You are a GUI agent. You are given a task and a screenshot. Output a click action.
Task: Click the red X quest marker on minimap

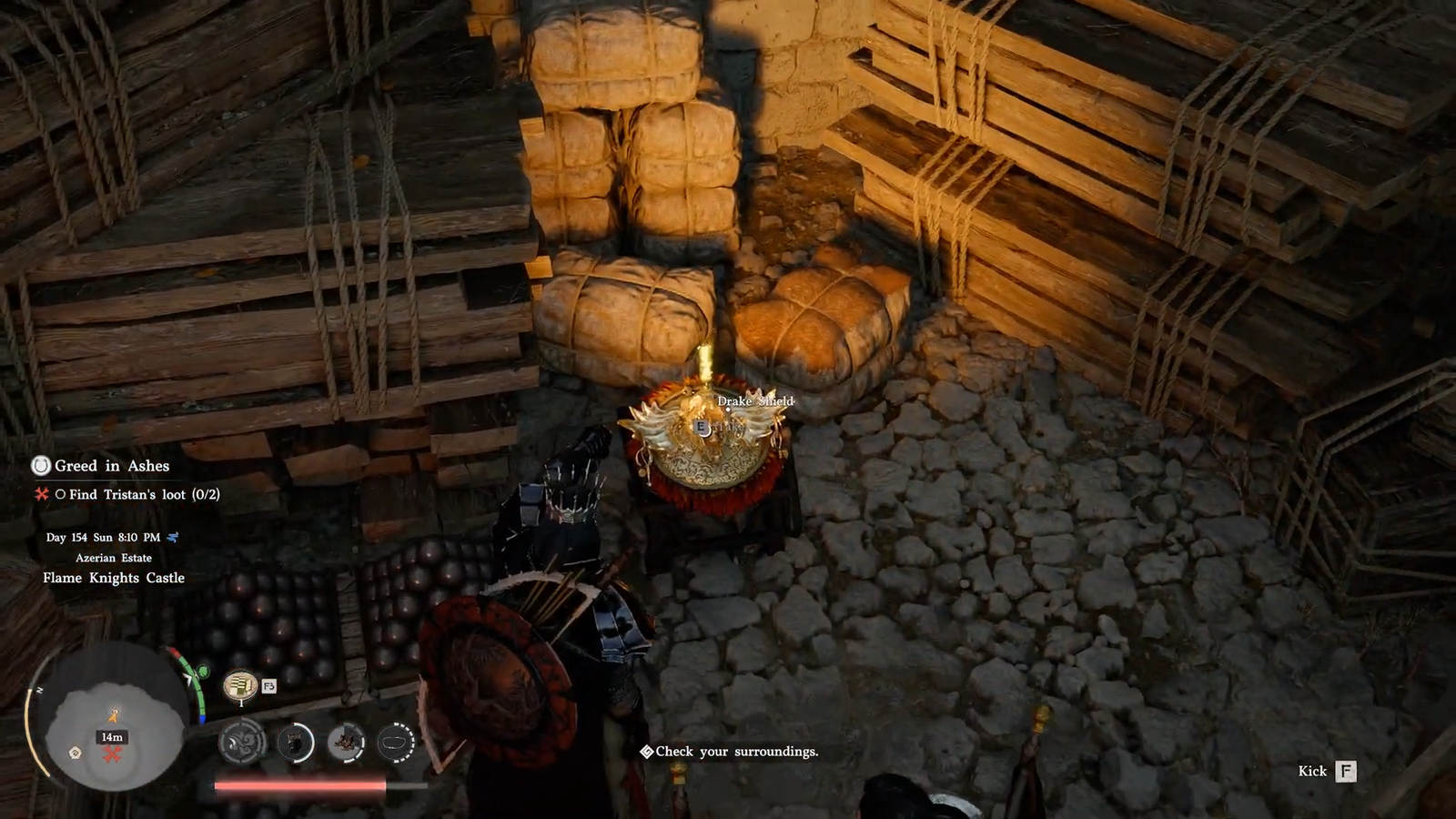point(112,754)
